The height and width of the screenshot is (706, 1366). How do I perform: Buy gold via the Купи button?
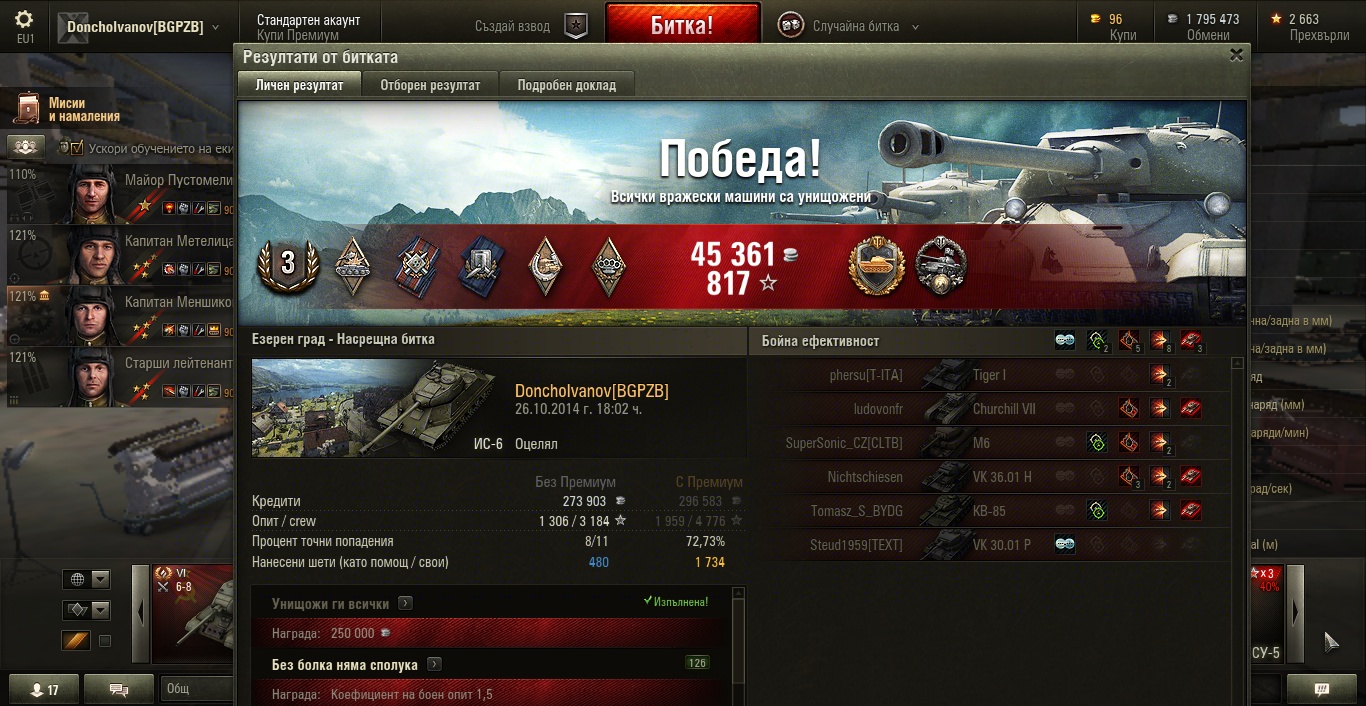point(1123,35)
